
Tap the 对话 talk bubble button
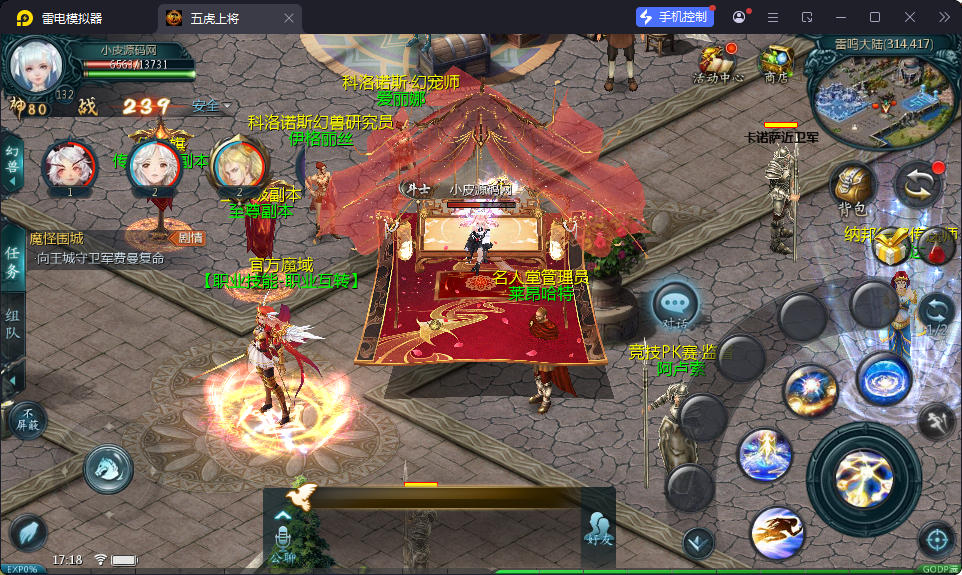[675, 304]
